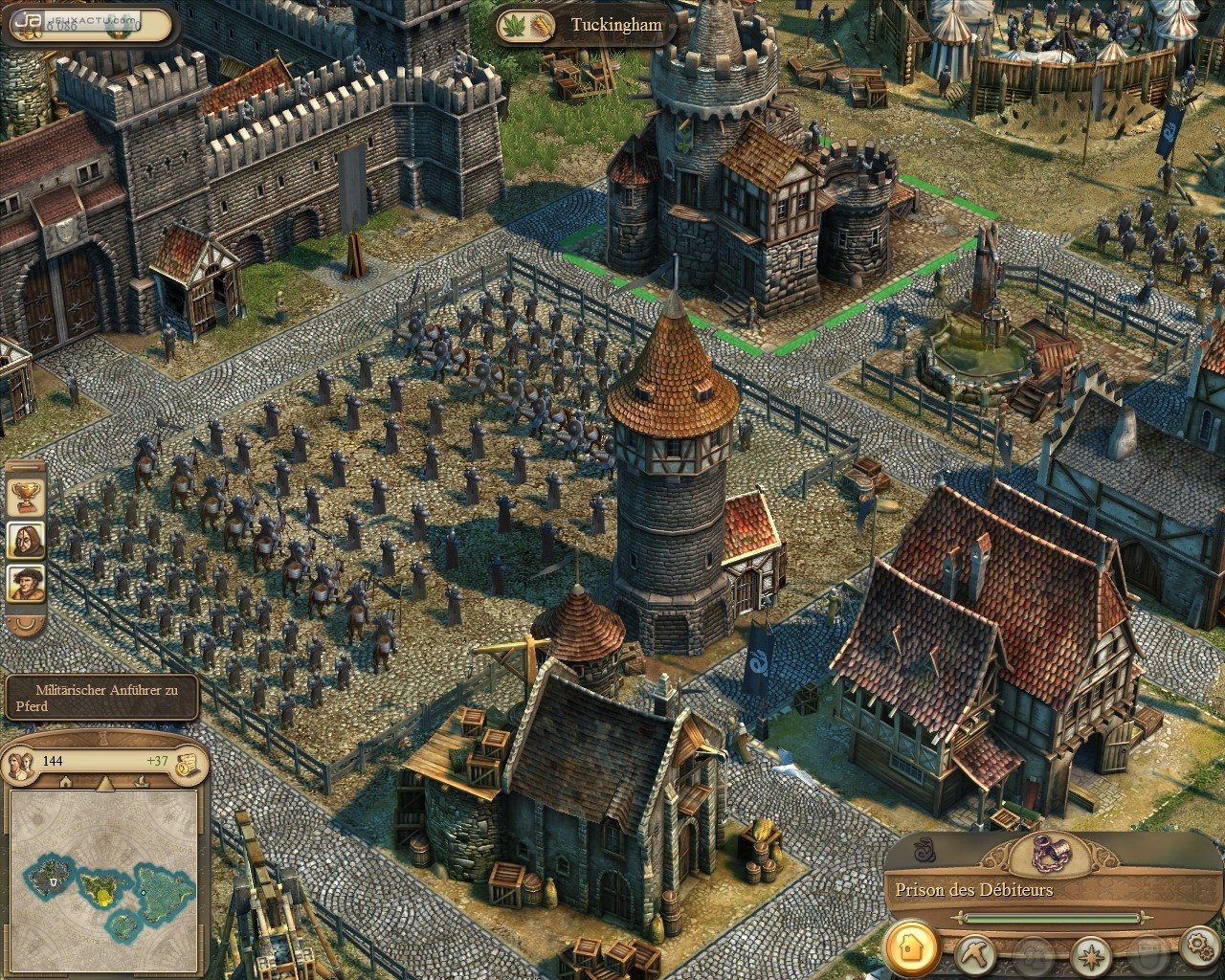
Task: Select the pickaxe demolish tool
Action: [976, 953]
